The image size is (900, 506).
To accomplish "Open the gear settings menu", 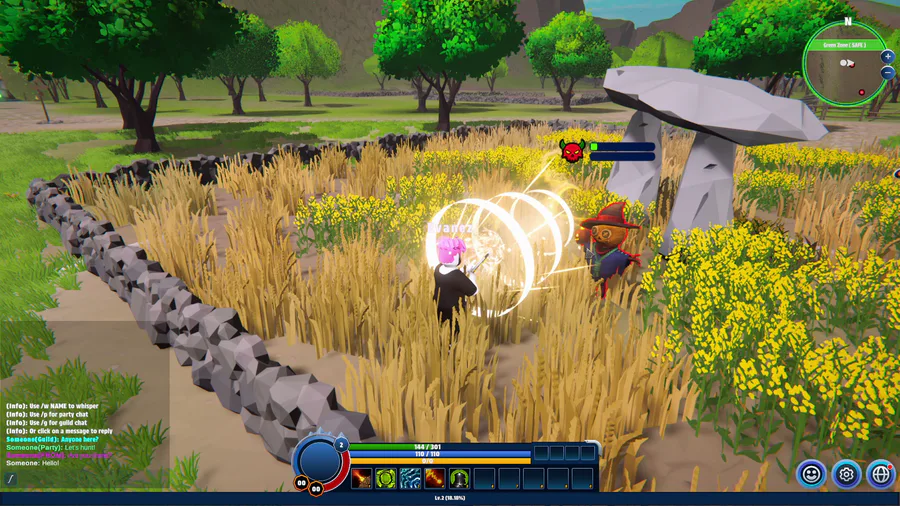I will (846, 474).
